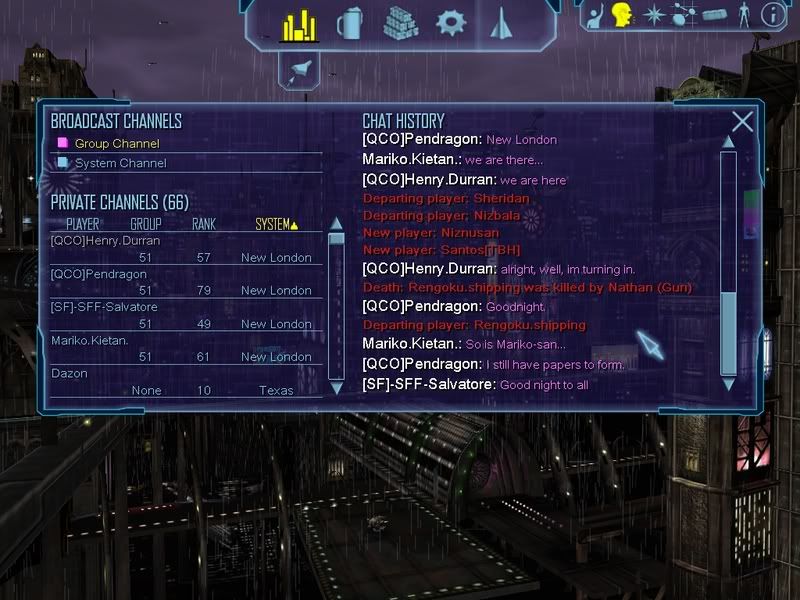Select player Dazon from the list

click(x=69, y=373)
